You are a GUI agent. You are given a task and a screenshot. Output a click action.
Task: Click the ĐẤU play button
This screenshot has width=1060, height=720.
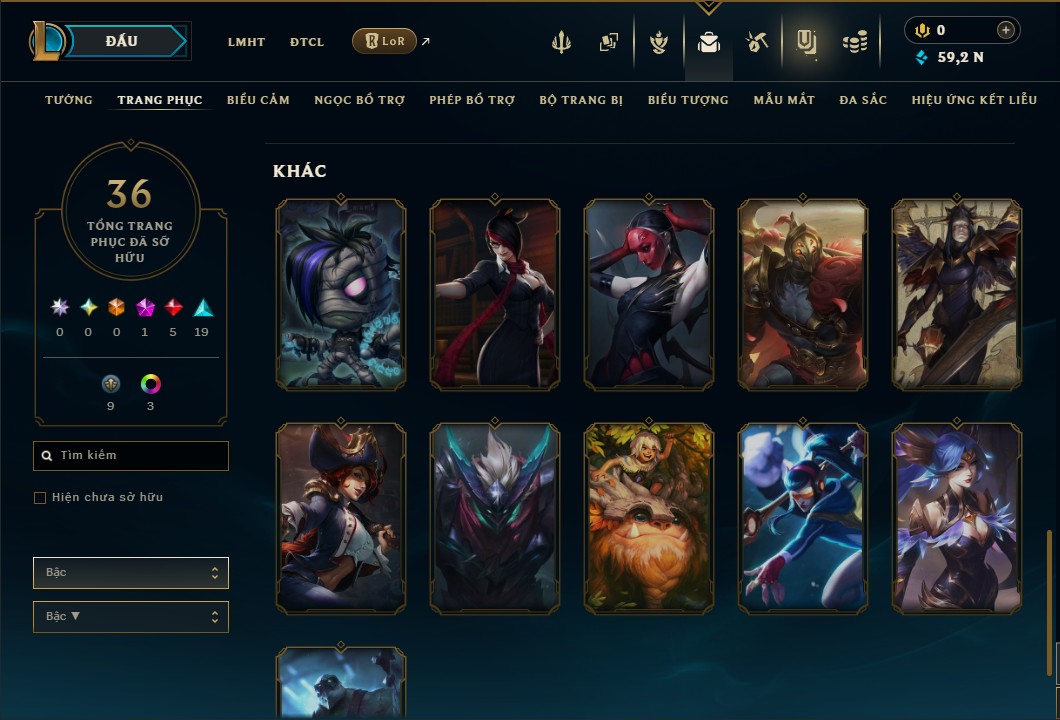coord(121,41)
